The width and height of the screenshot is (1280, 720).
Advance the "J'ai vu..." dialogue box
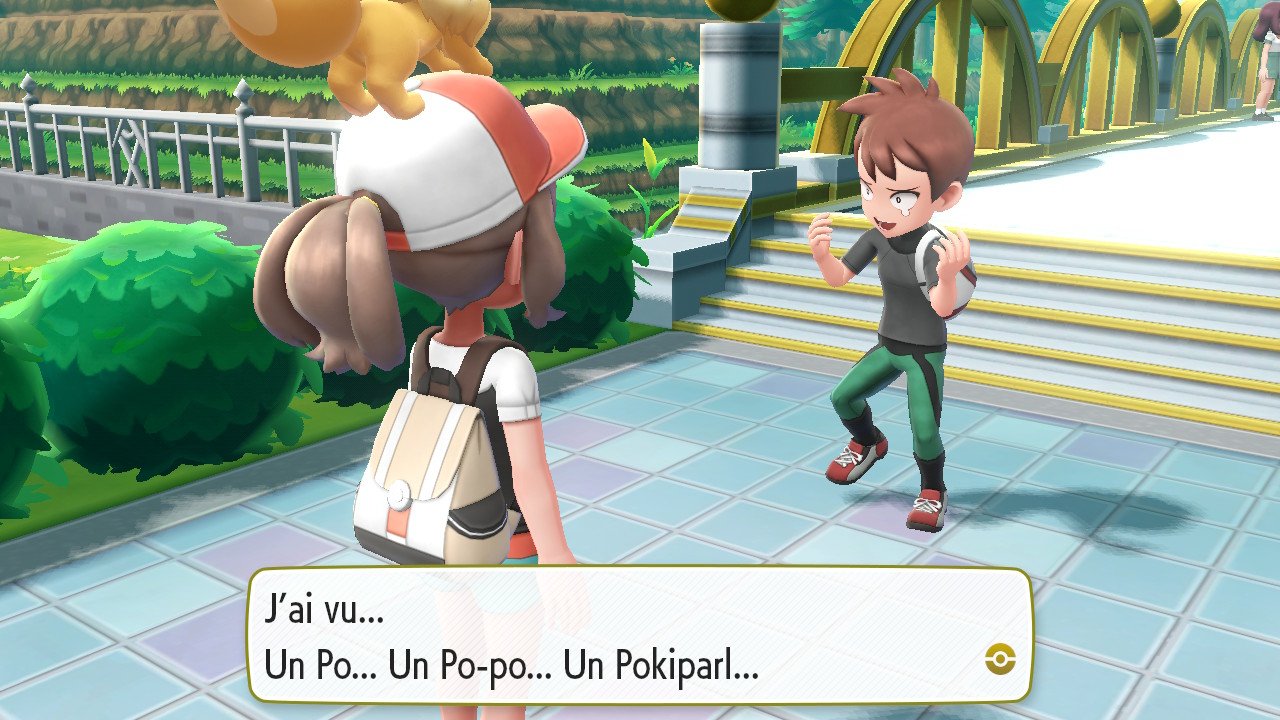coord(640,635)
